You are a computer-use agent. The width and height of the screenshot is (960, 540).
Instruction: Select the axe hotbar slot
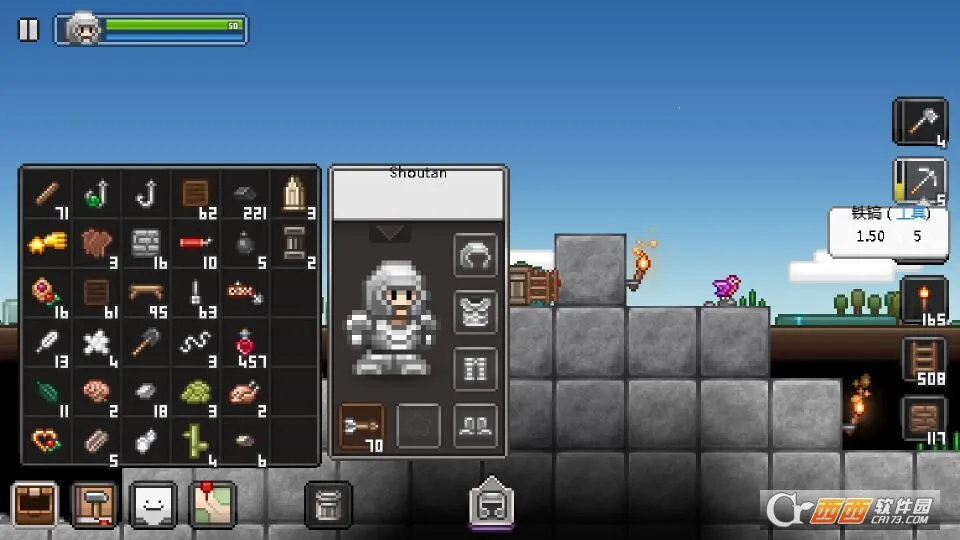[920, 122]
